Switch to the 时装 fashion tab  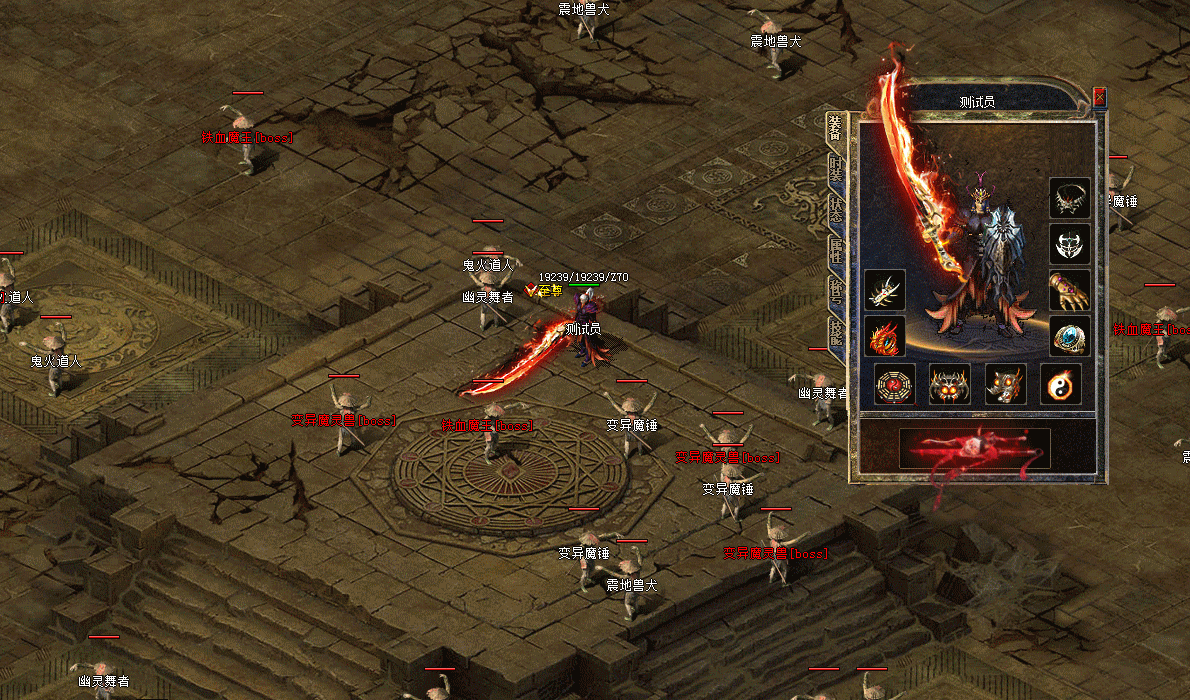coord(836,171)
